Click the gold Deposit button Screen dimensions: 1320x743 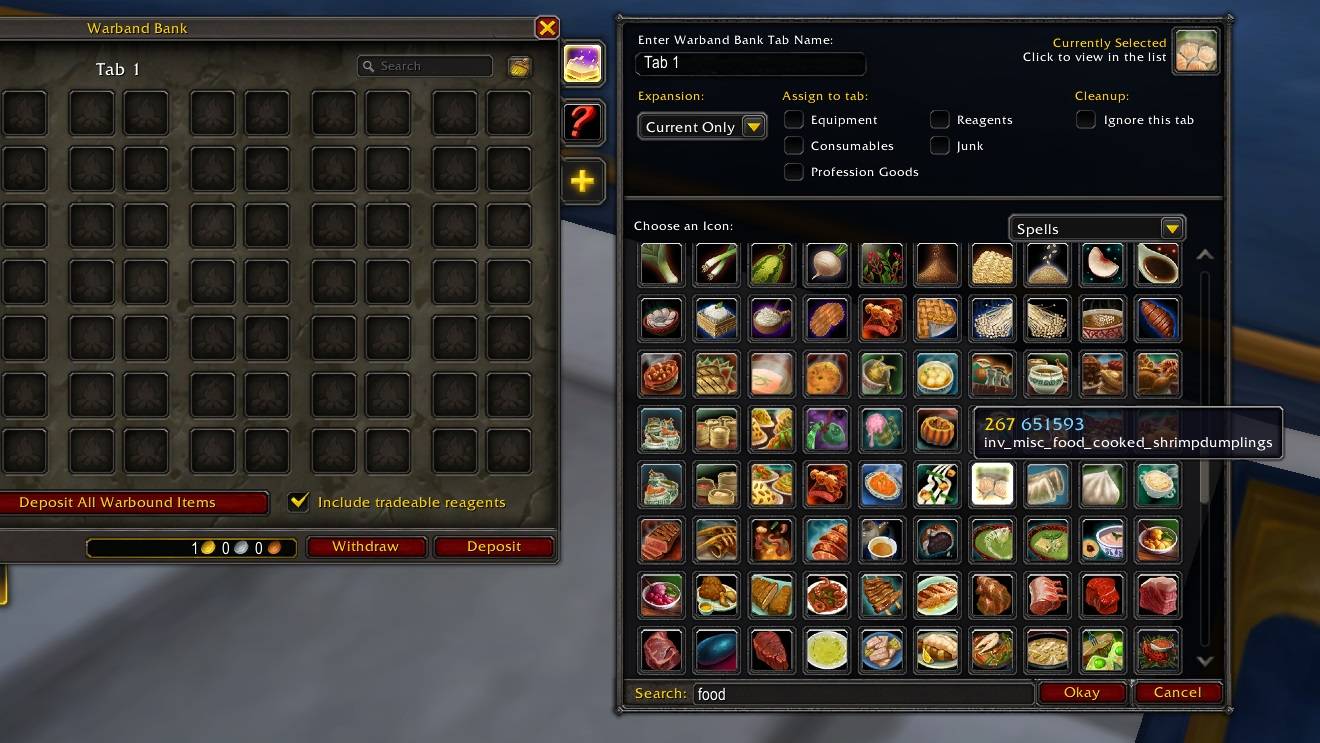(x=494, y=547)
